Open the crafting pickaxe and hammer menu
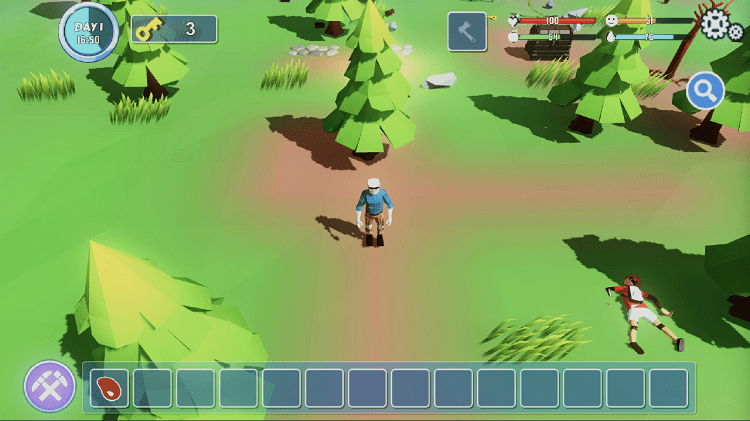The image size is (750, 421). pos(50,386)
